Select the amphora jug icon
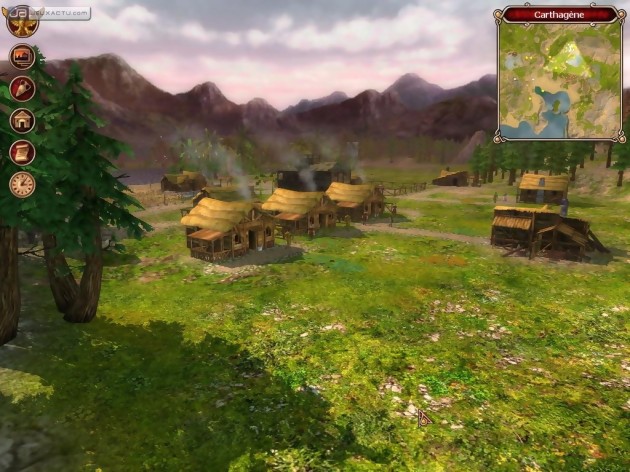 point(22,89)
